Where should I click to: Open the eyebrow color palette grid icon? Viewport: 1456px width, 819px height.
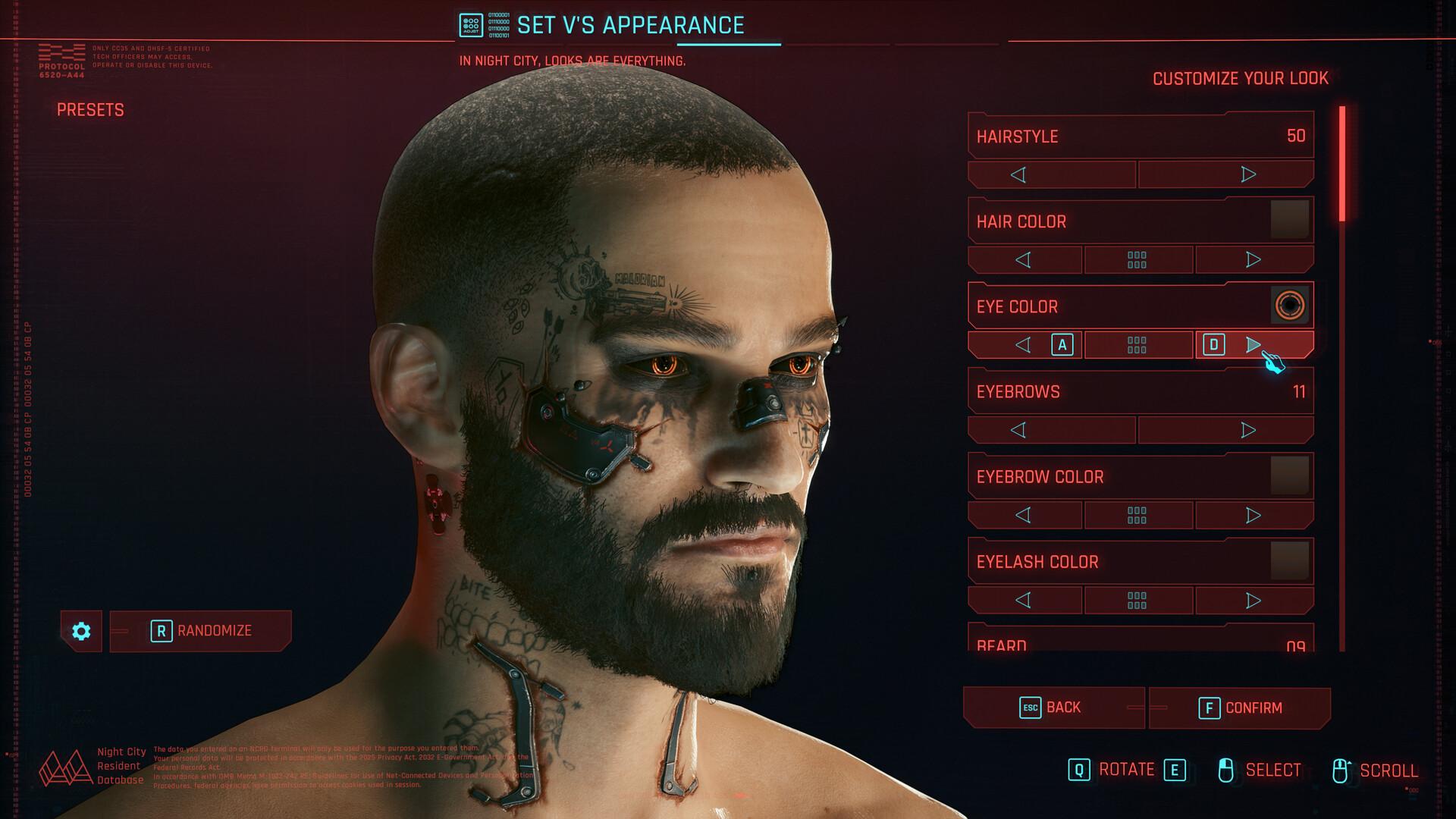click(x=1137, y=515)
